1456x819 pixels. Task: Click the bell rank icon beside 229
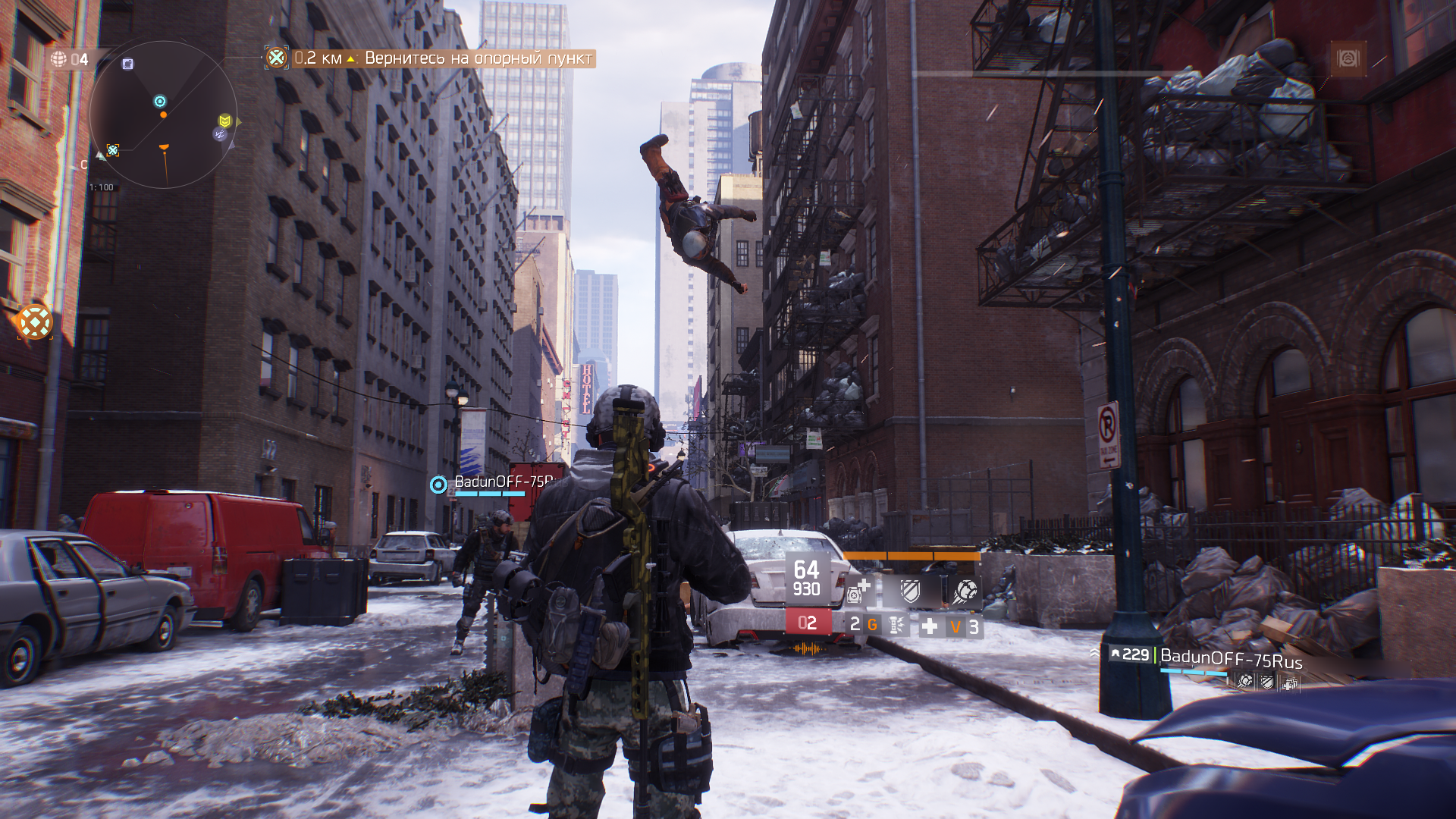click(1116, 654)
